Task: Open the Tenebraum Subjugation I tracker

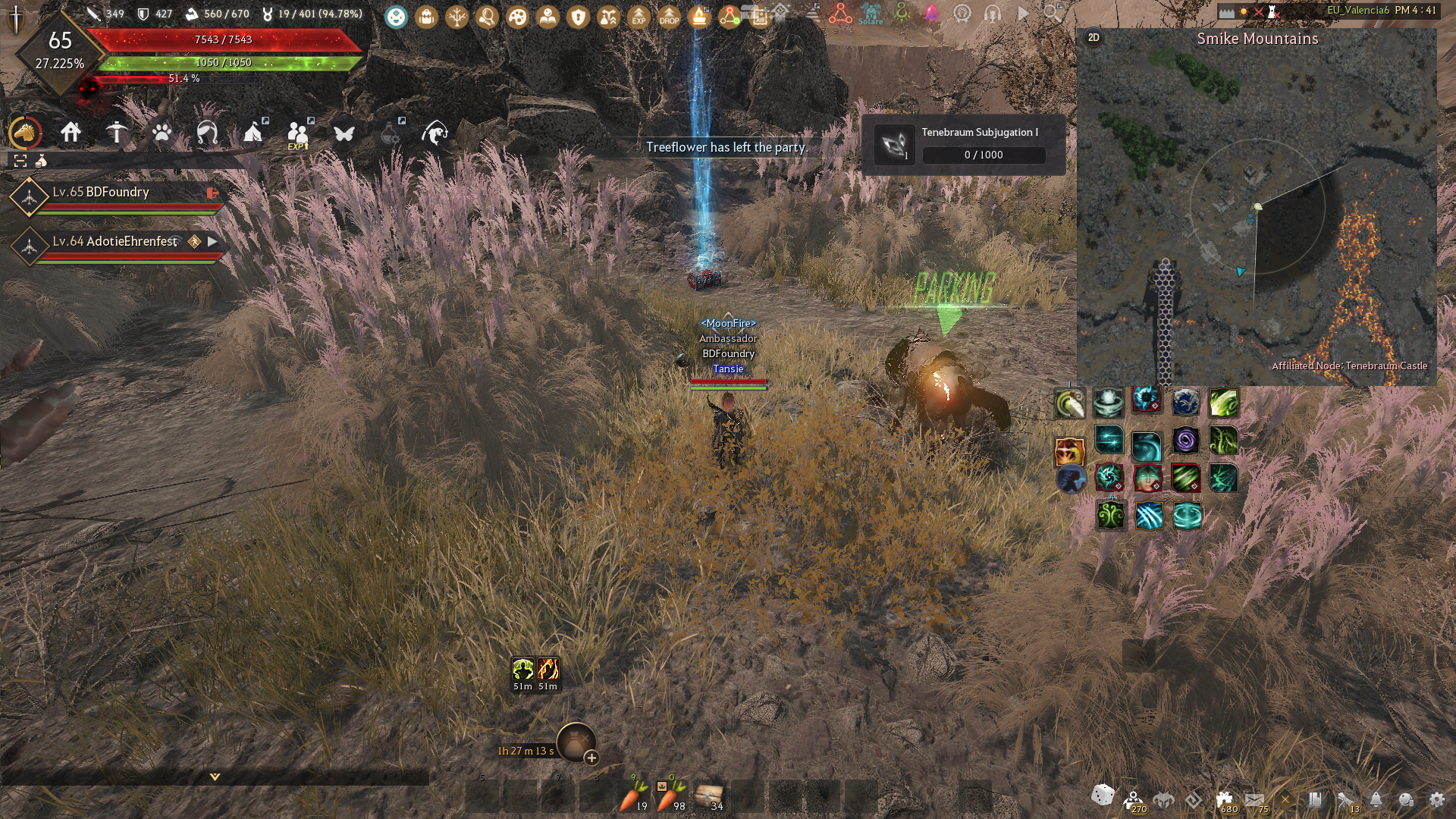Action: pyautogui.click(x=963, y=144)
